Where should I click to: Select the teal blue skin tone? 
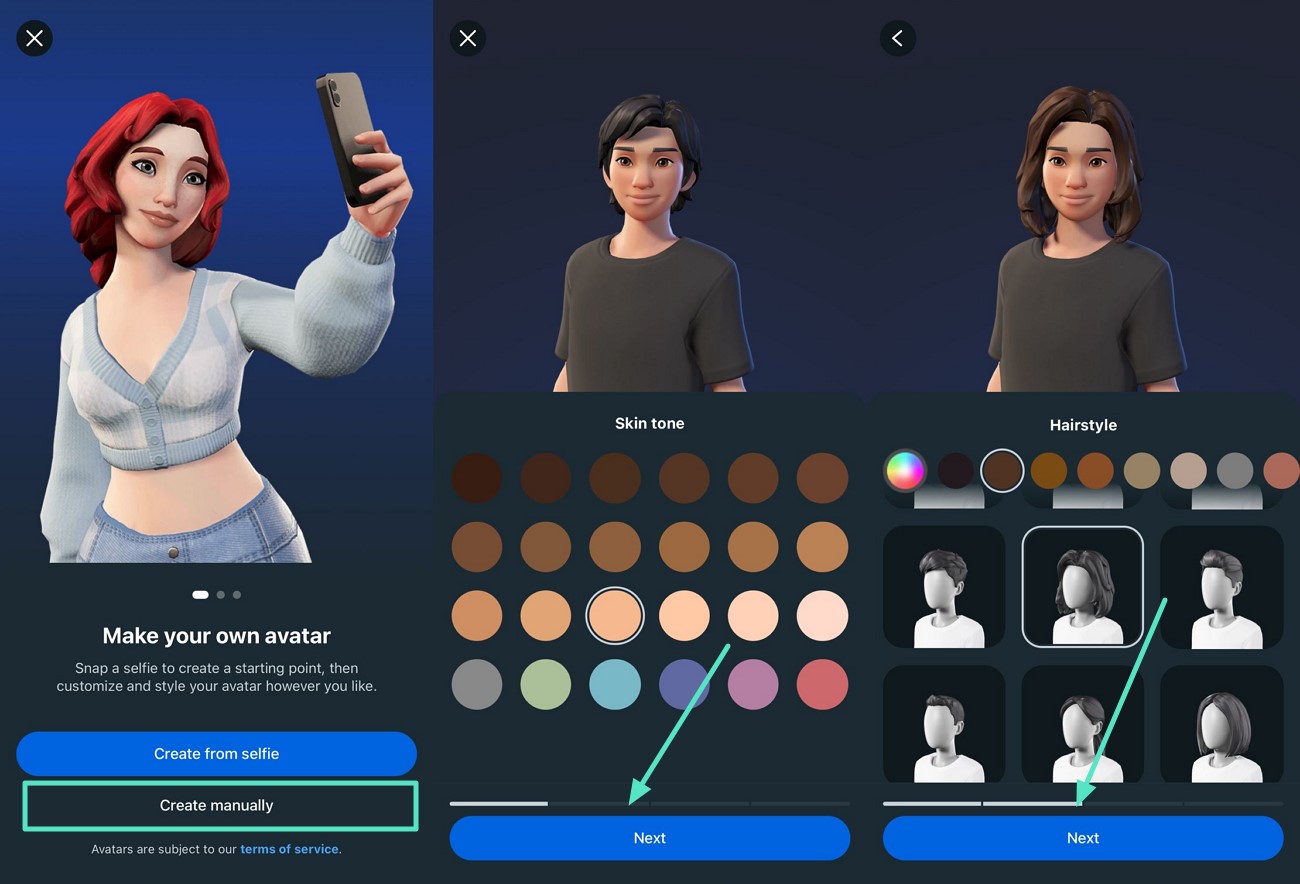tap(615, 685)
